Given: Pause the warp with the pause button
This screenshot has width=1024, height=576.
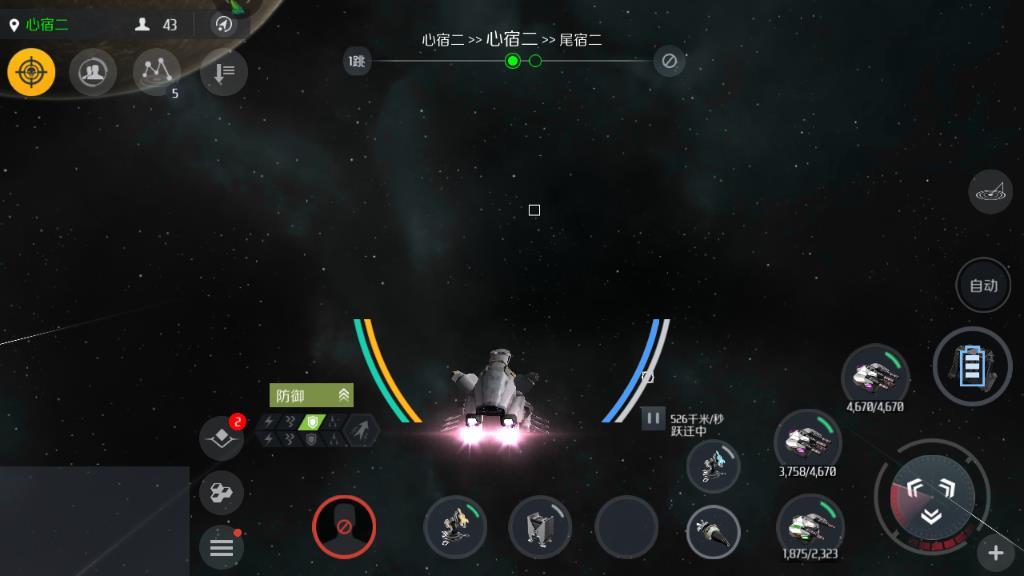Looking at the screenshot, I should (x=653, y=418).
